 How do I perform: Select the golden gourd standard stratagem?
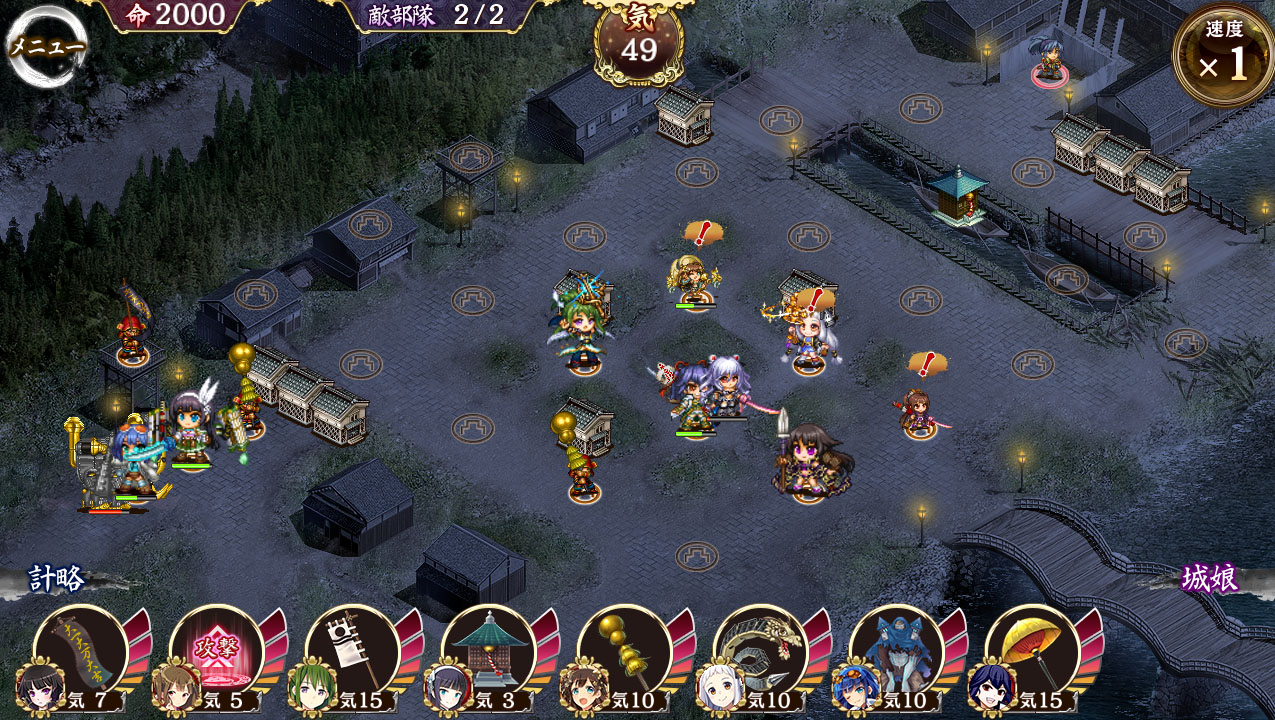point(626,652)
